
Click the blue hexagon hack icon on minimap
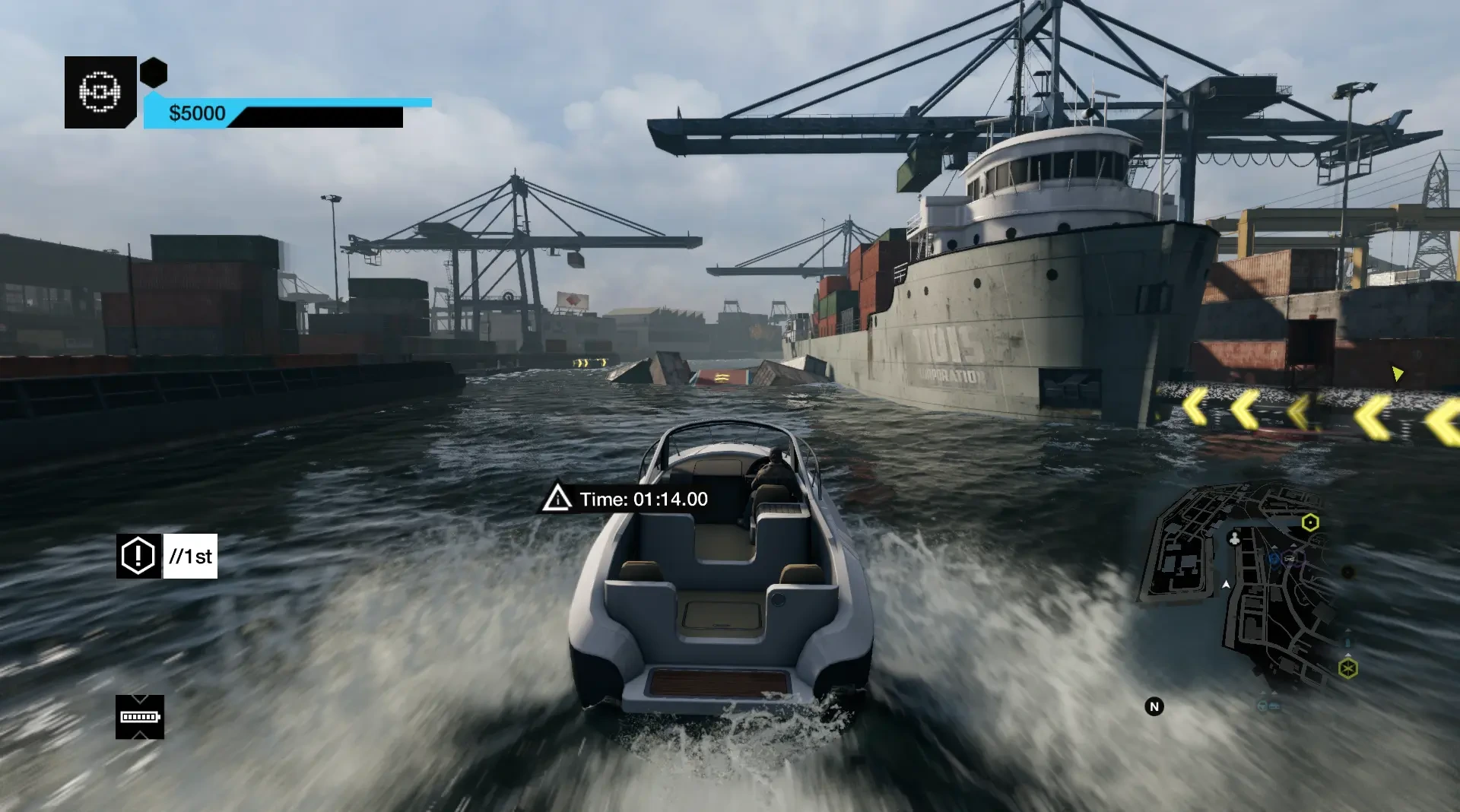1273,558
